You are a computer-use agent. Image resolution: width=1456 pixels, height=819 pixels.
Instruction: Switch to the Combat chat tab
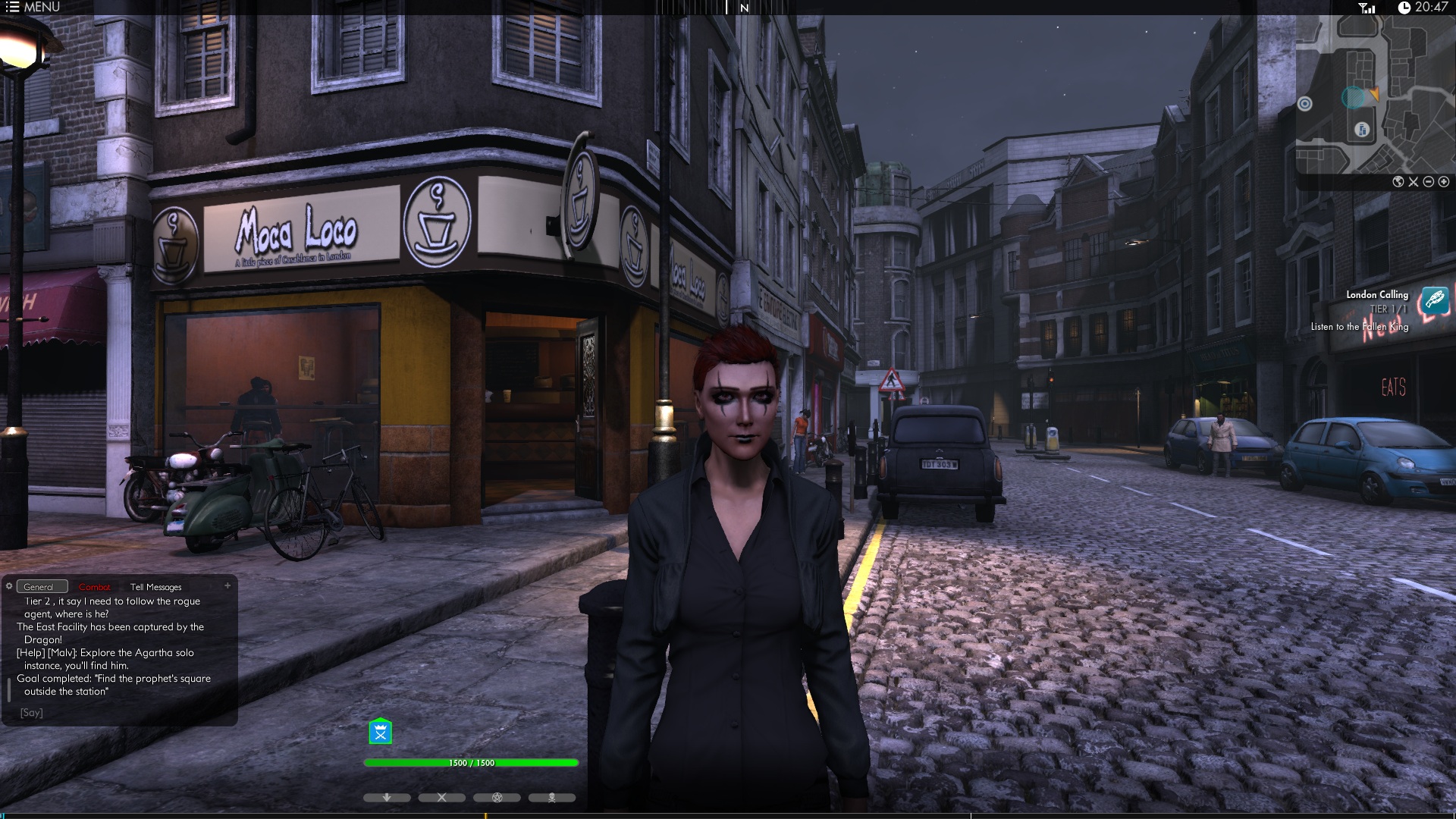point(95,587)
